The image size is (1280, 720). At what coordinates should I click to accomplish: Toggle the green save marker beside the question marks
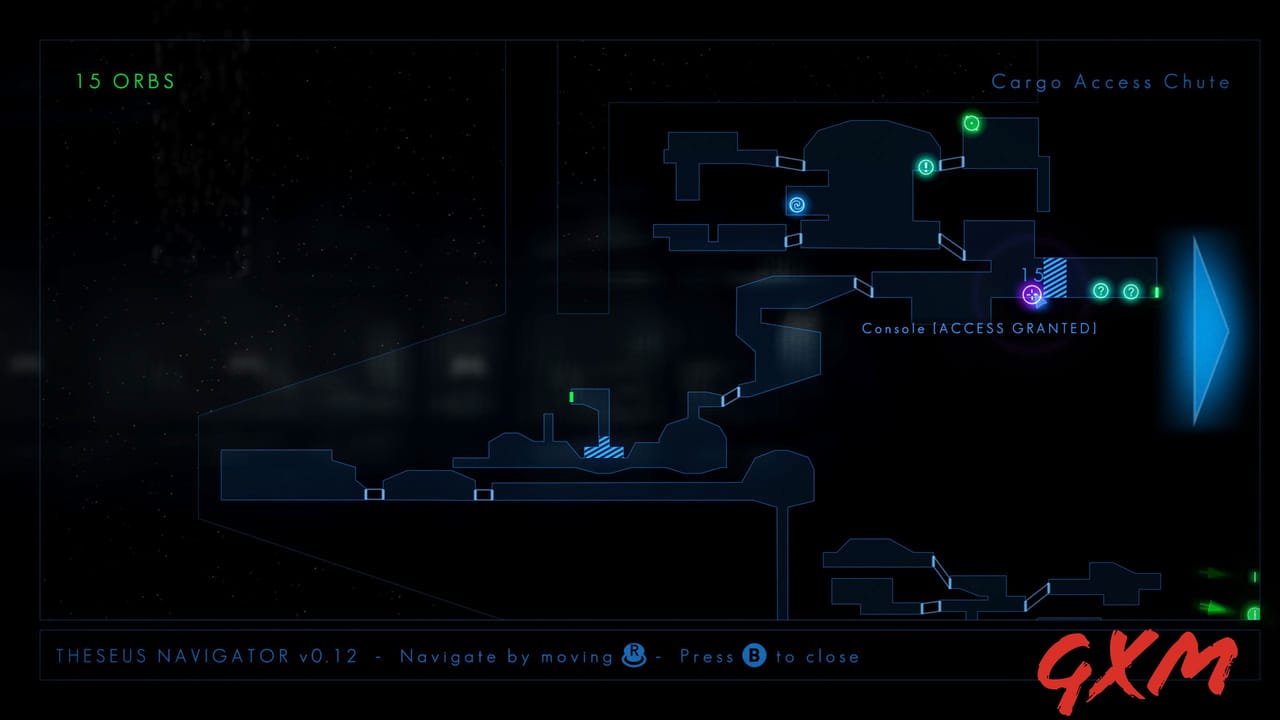1155,291
